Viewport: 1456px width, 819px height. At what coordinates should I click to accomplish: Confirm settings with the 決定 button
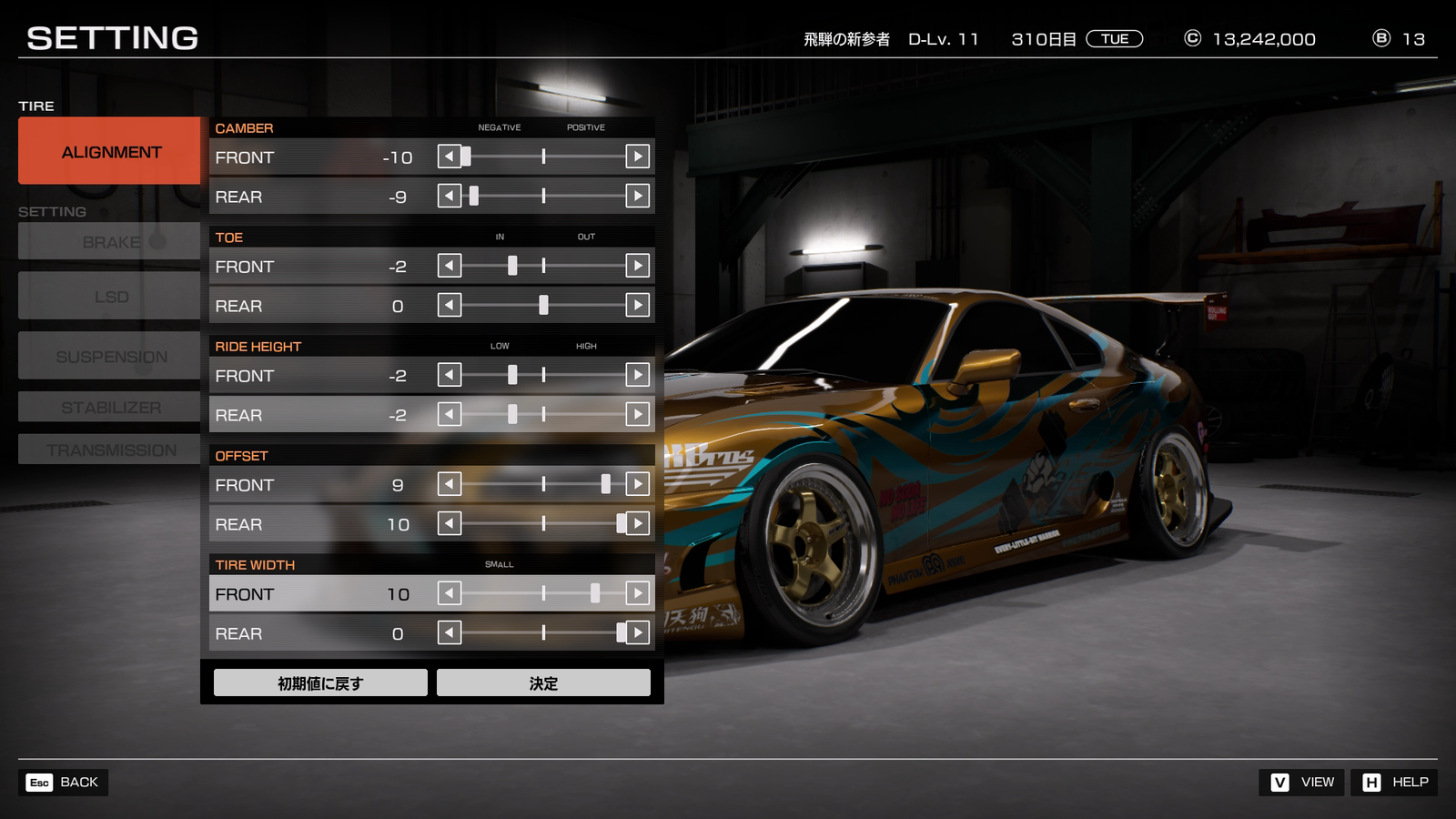[543, 682]
